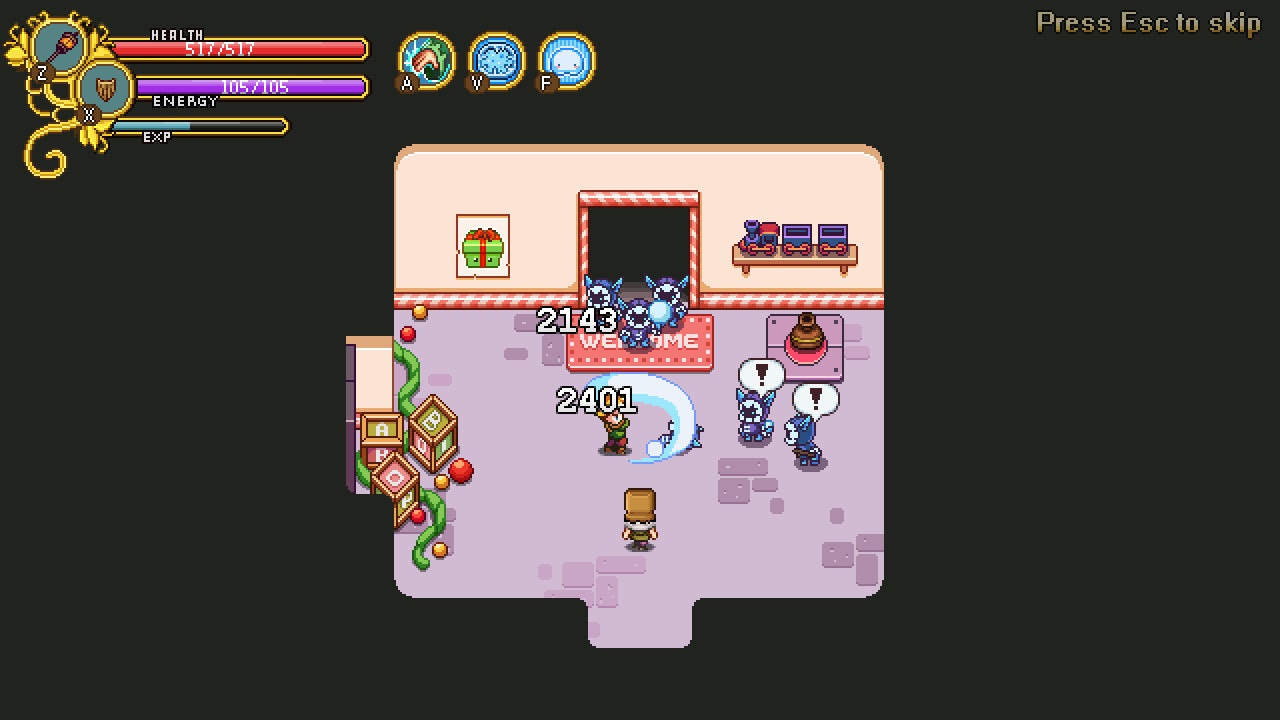Image resolution: width=1280 pixels, height=720 pixels.
Task: Click the gift present painting on the wall
Action: point(482,245)
